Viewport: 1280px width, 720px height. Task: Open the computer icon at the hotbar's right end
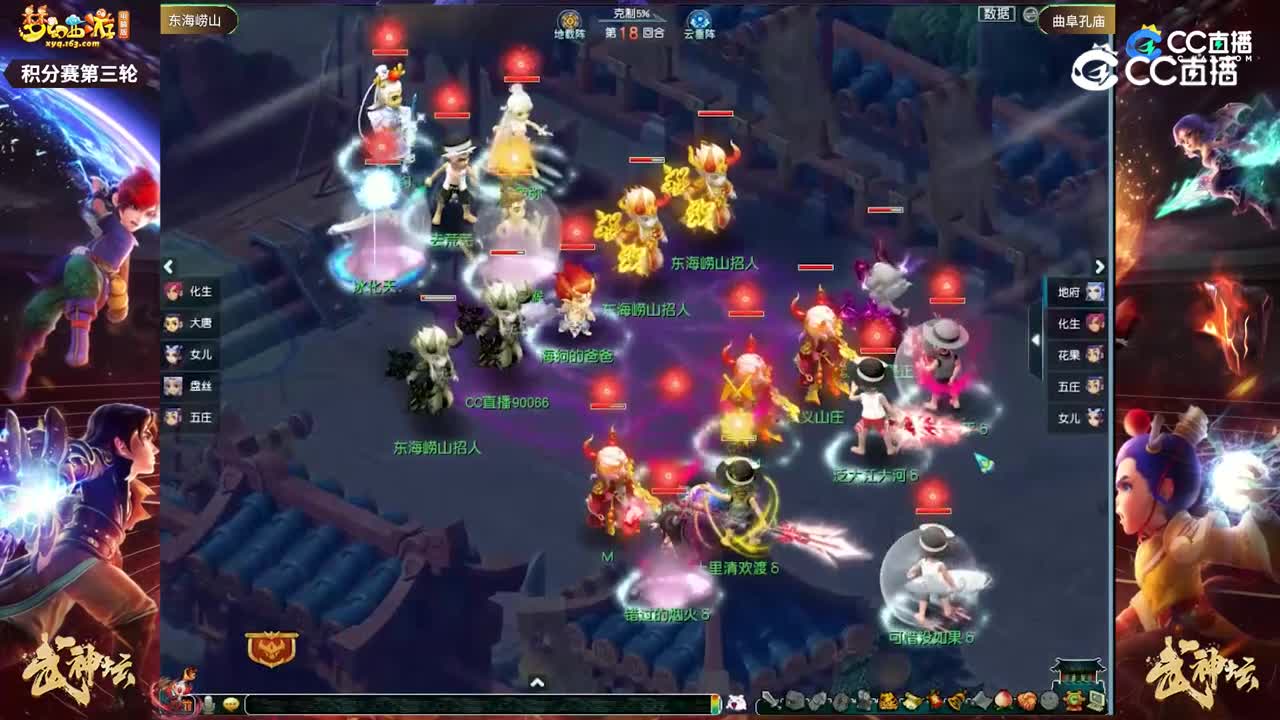1098,700
